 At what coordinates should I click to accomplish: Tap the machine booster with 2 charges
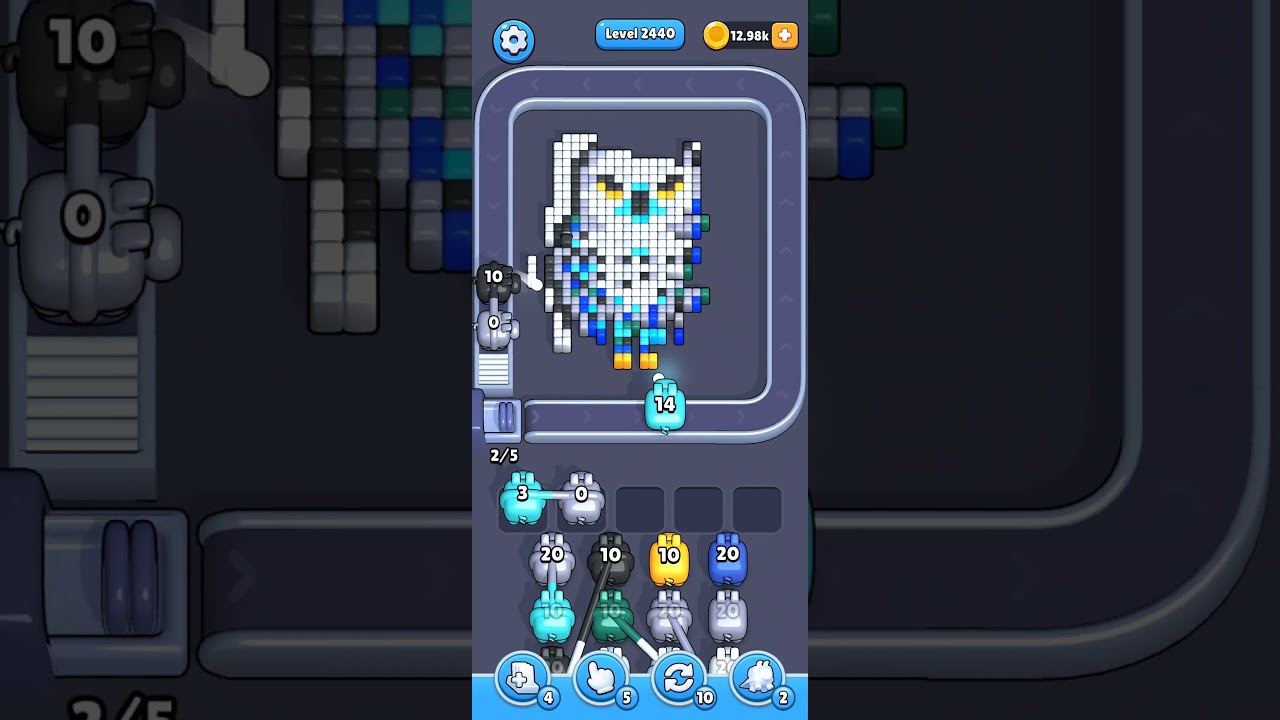coord(758,677)
